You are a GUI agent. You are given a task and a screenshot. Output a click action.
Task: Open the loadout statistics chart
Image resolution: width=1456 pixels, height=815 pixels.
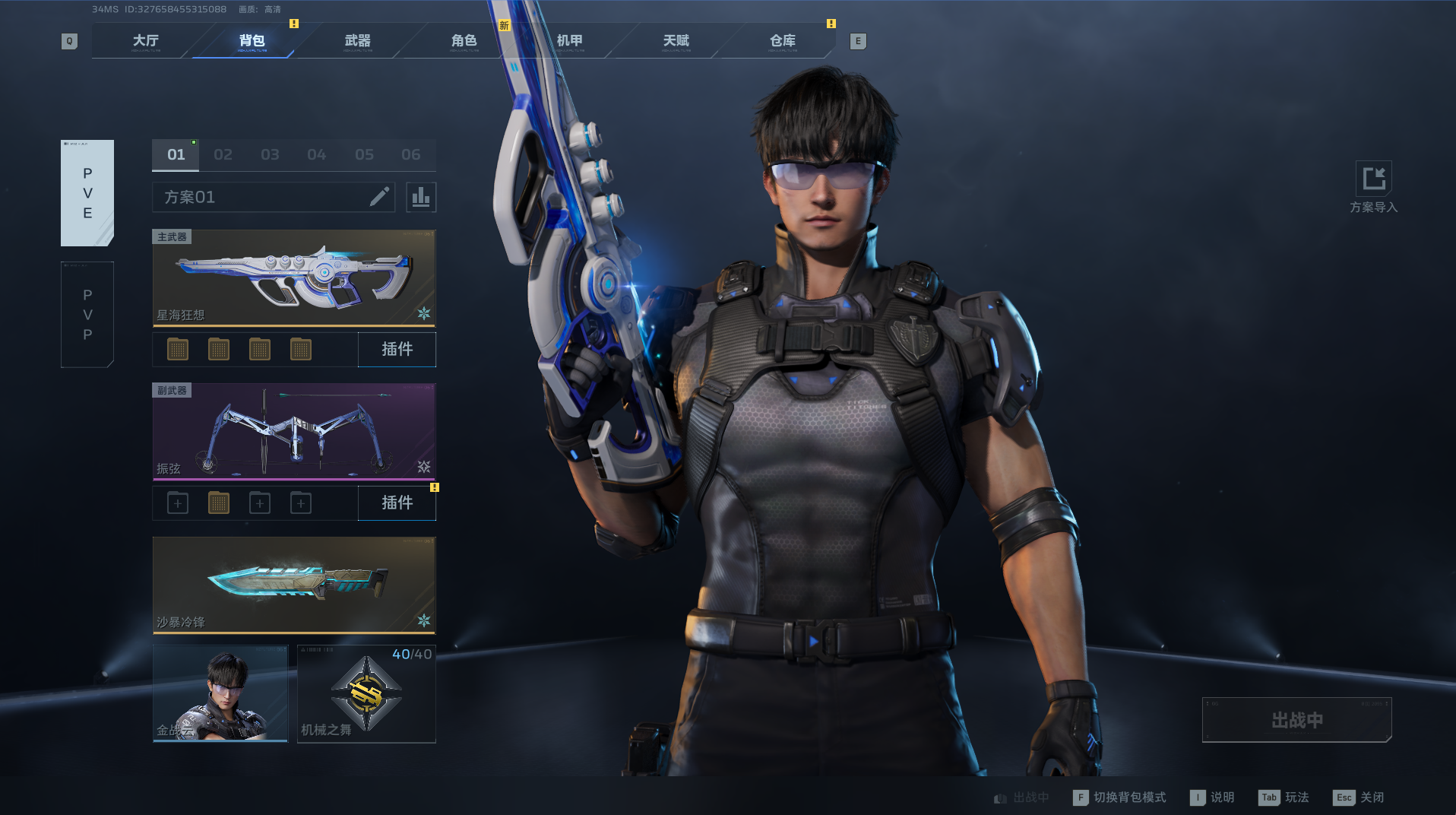pyautogui.click(x=421, y=198)
